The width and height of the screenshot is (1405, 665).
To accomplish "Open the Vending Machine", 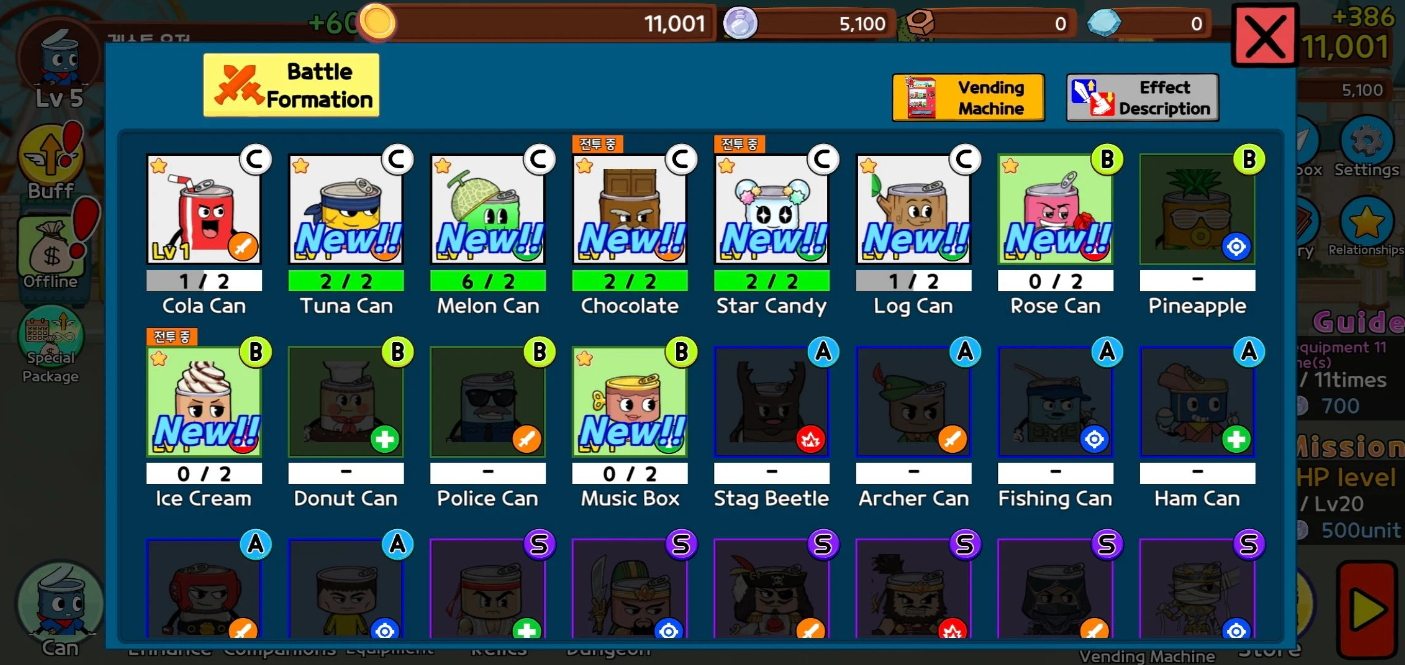I will pos(968,98).
